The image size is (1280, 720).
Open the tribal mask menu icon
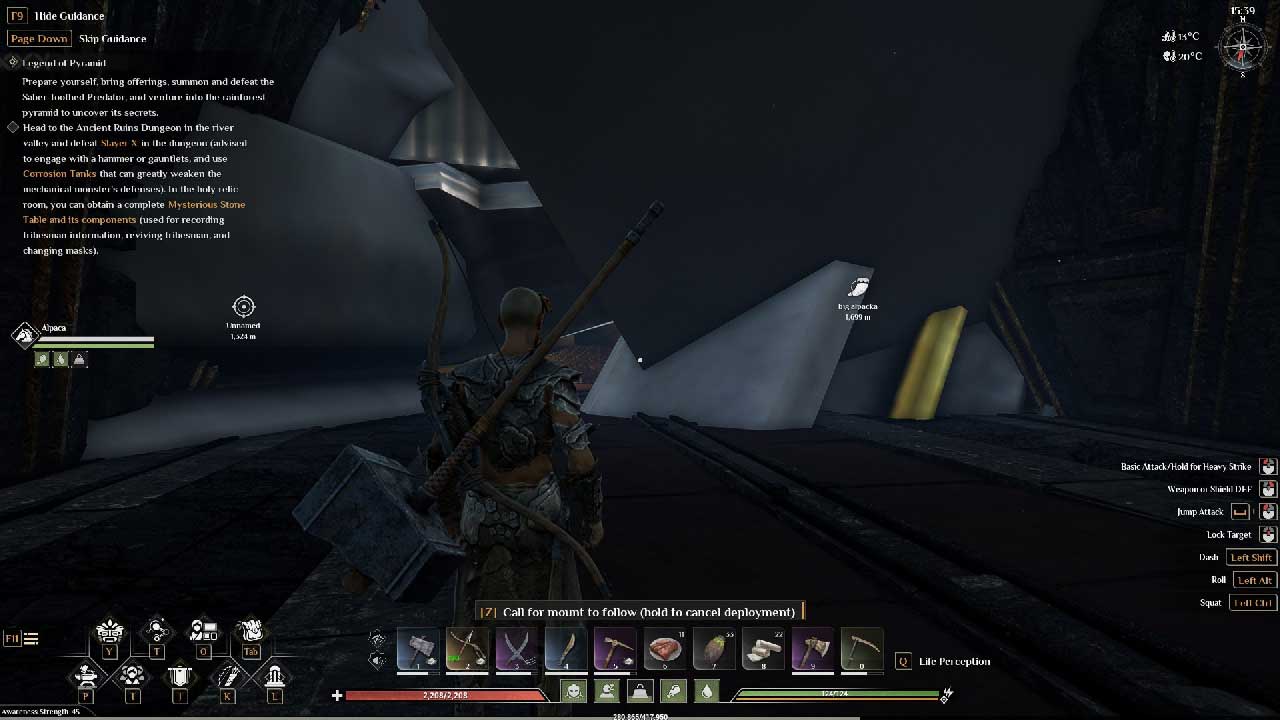(x=108, y=631)
